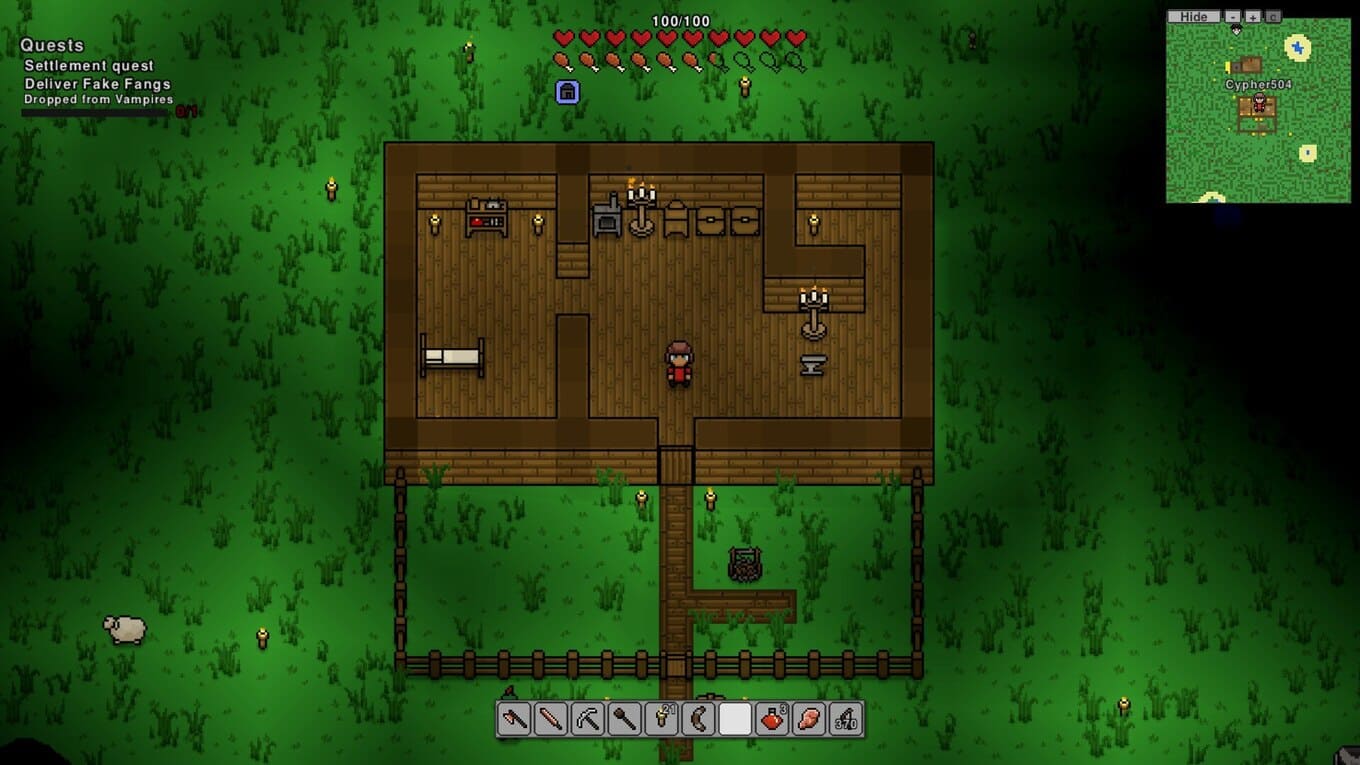Screen dimensions: 1360x765
Task: Select the empty highlighted hotbar slot
Action: coord(735,719)
